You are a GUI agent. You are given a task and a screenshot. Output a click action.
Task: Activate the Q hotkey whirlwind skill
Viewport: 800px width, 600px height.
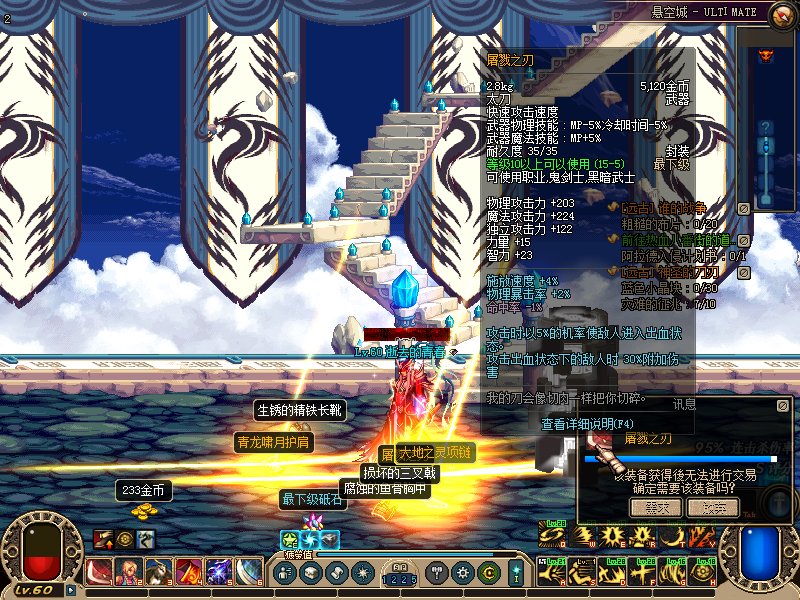tap(551, 537)
